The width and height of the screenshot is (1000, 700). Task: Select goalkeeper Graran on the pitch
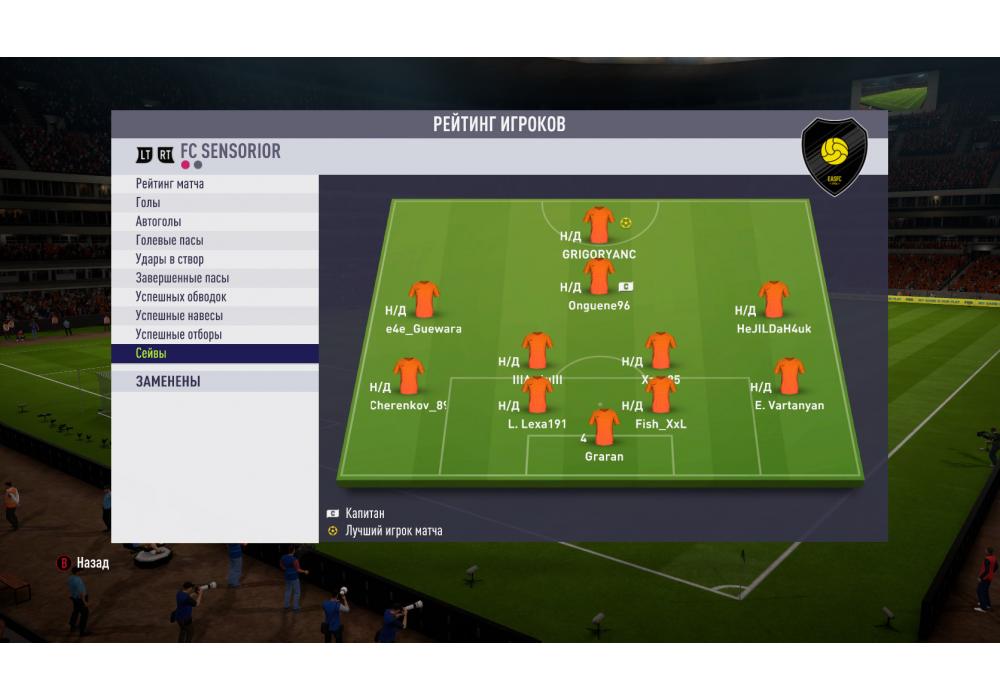604,428
